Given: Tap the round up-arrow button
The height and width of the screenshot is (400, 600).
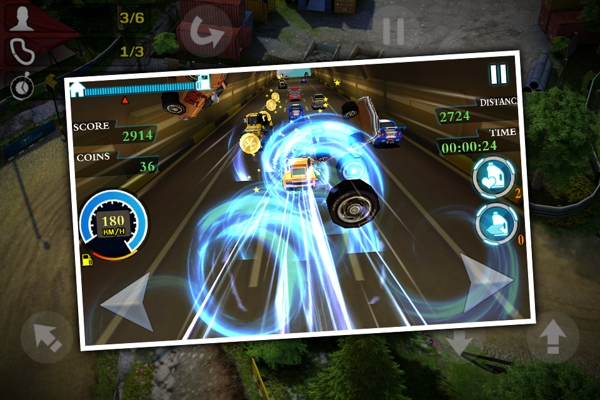Looking at the screenshot, I should 552,340.
